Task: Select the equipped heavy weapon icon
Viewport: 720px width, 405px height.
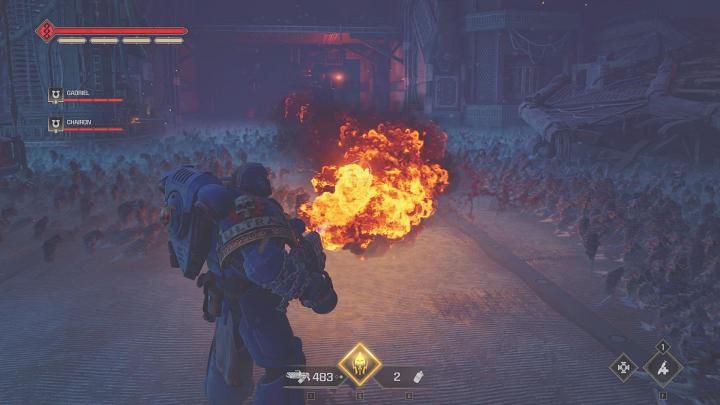Action: 298,377
